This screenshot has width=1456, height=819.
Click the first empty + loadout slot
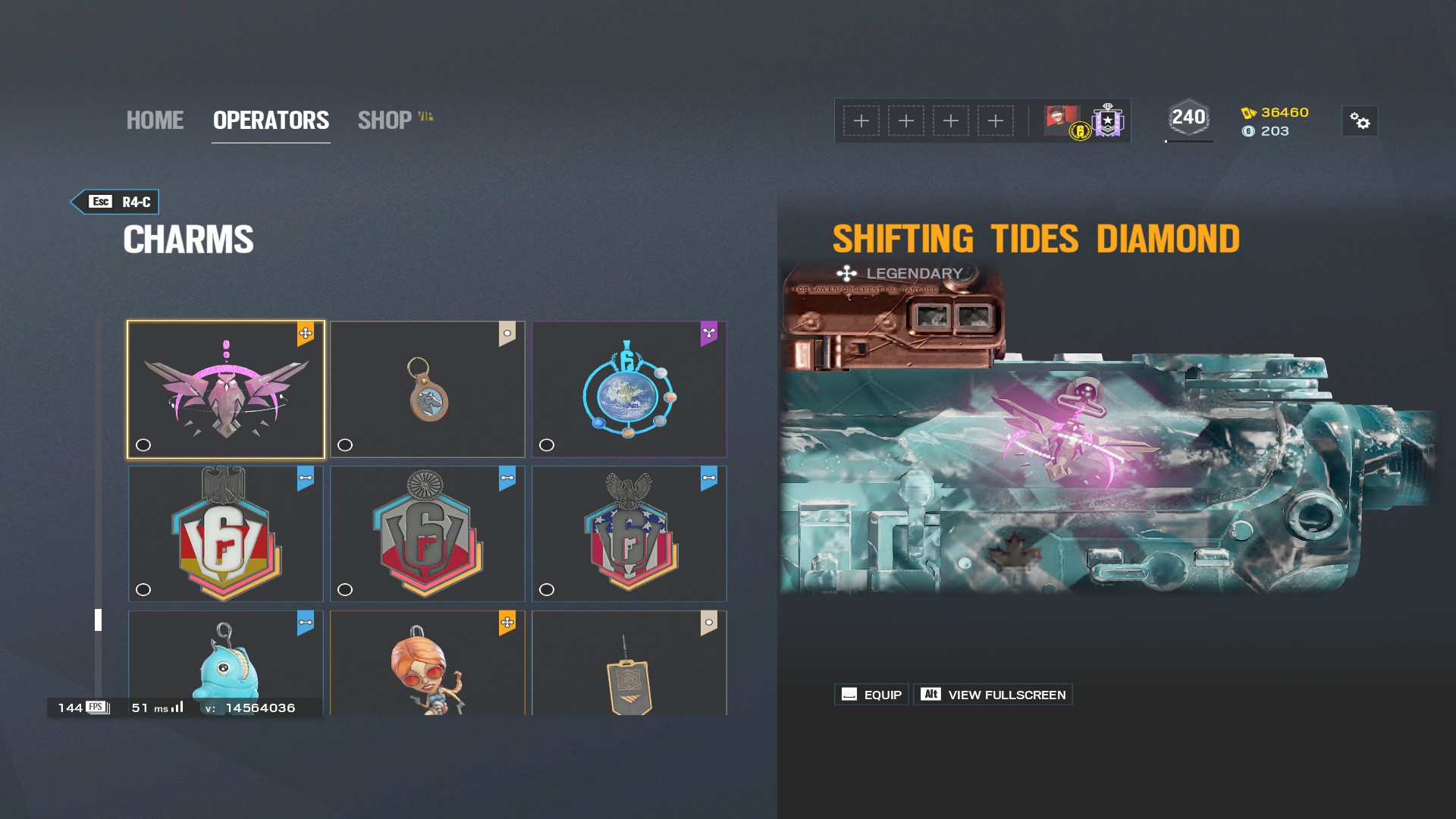pyautogui.click(x=862, y=121)
